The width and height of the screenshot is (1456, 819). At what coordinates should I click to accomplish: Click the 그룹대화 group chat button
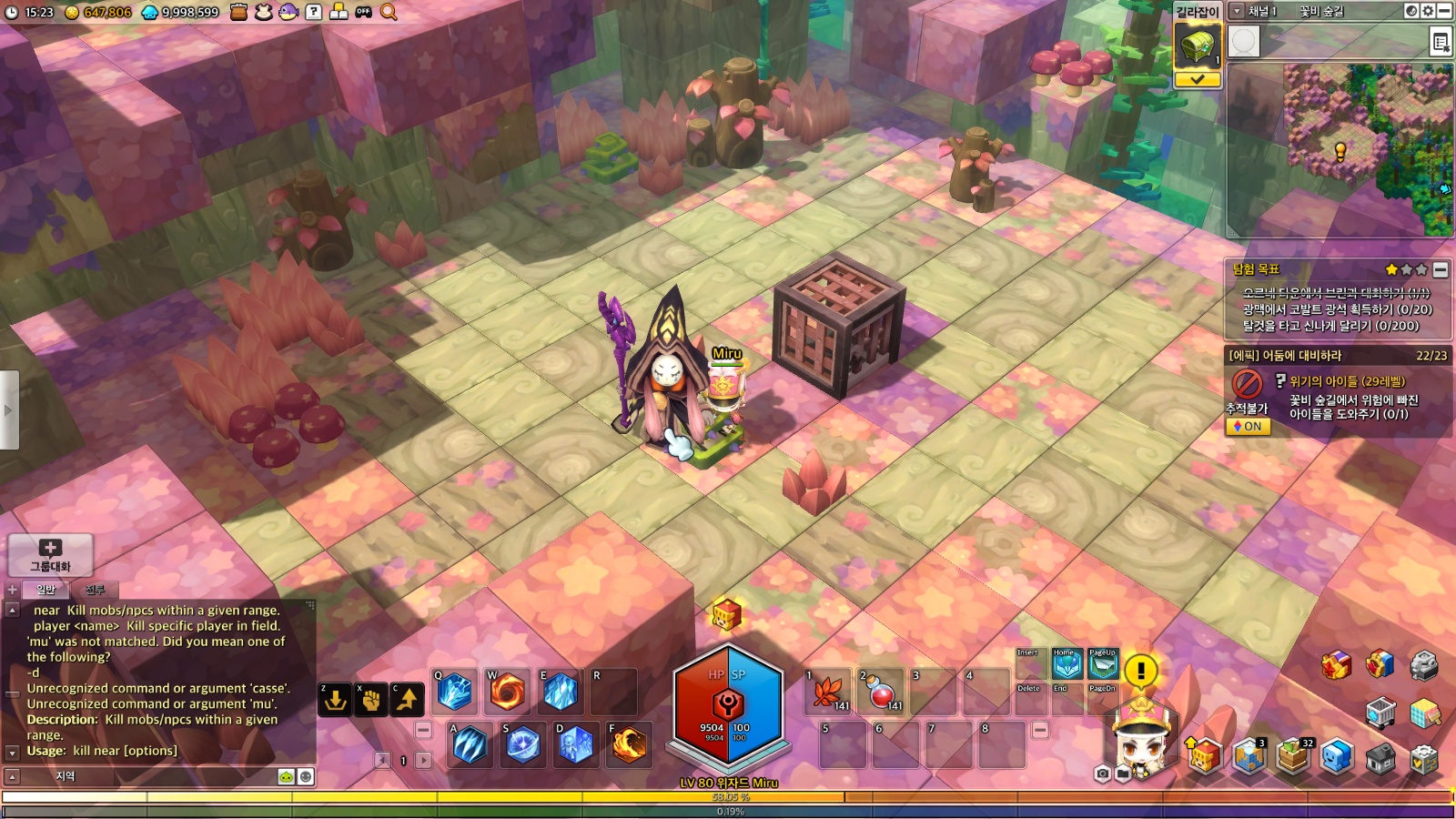coord(50,554)
